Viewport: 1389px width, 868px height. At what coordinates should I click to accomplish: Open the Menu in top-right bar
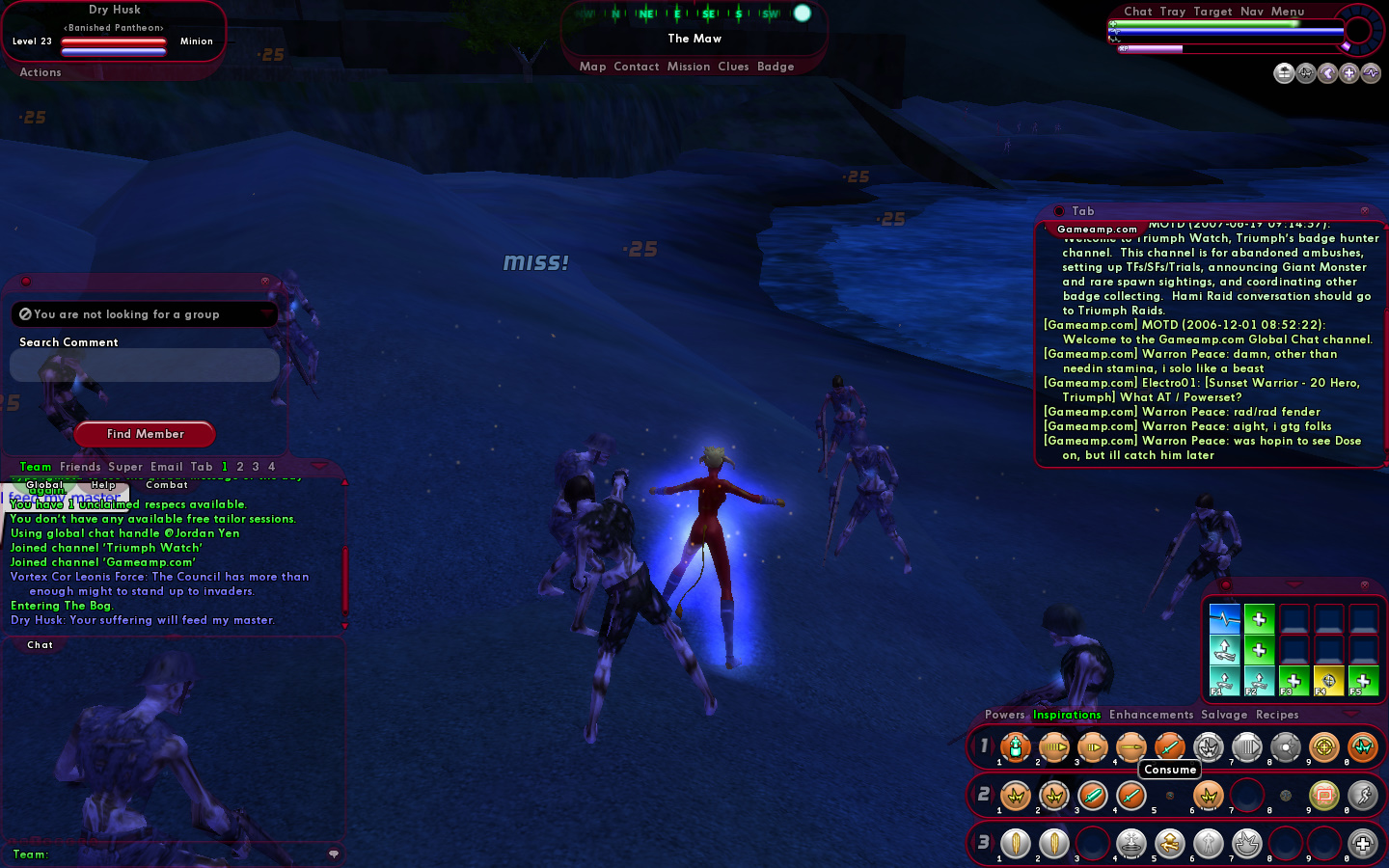[x=1287, y=12]
